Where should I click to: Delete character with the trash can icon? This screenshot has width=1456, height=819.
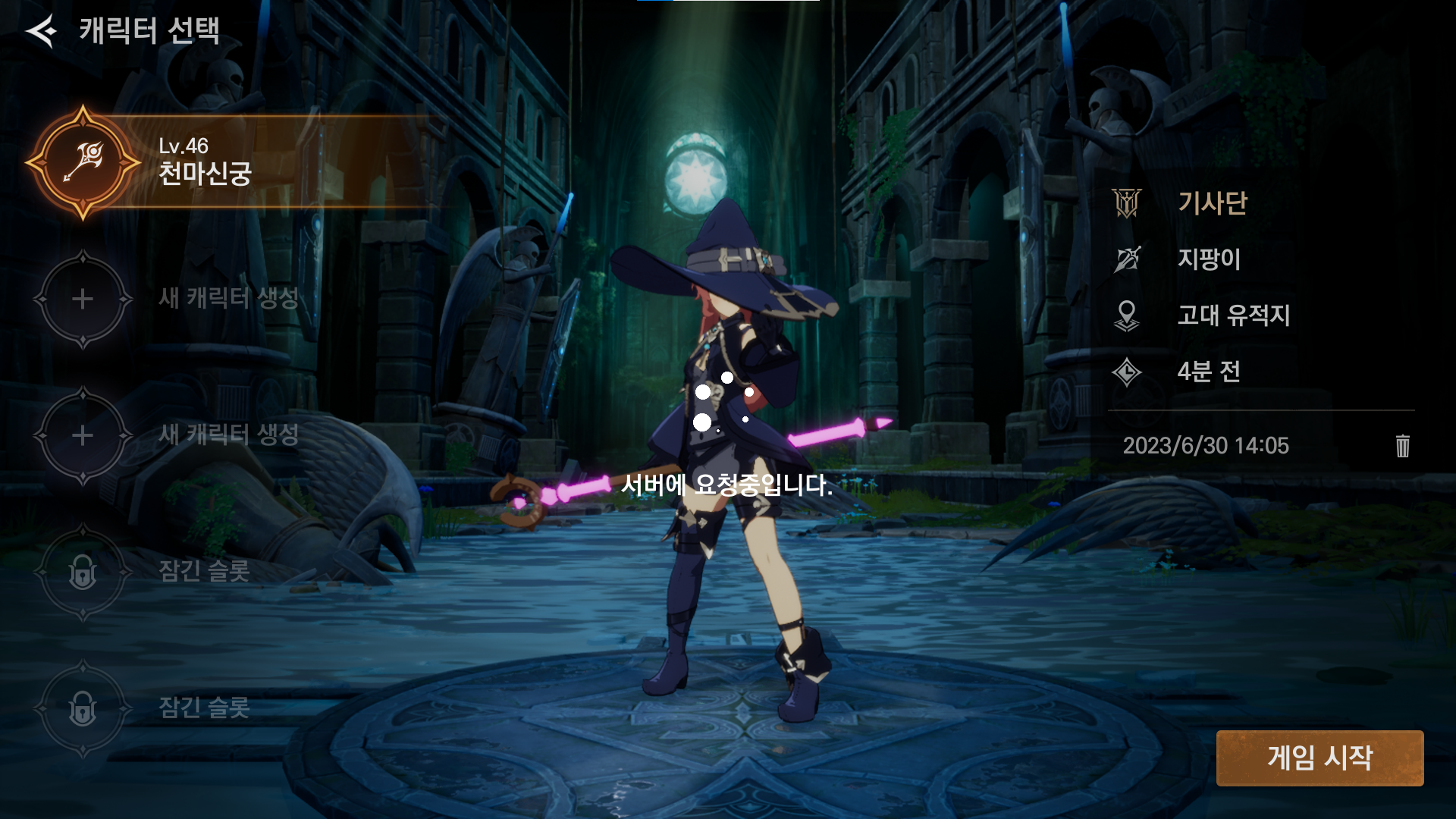click(1402, 446)
